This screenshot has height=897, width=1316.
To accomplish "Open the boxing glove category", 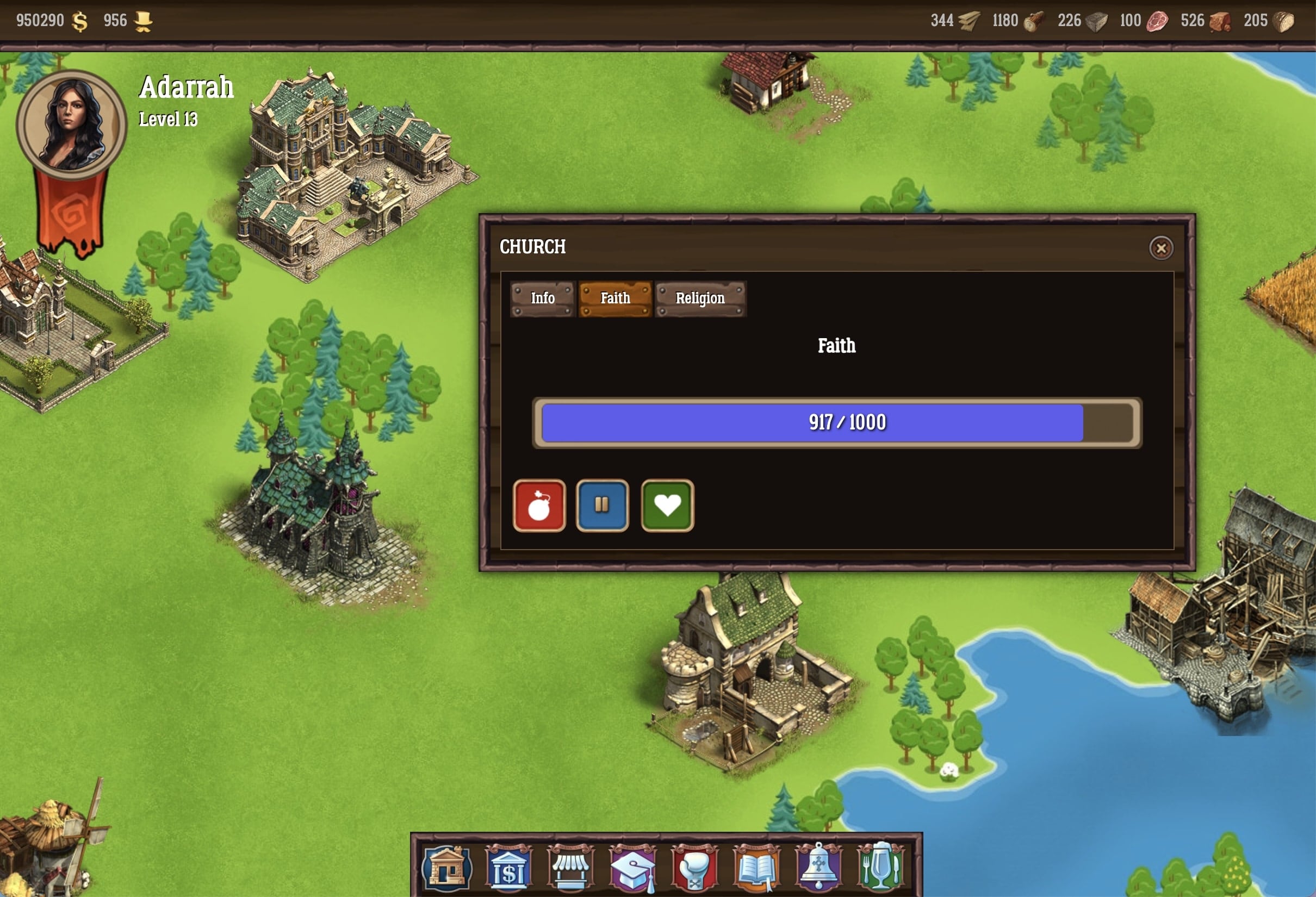I will pyautogui.click(x=694, y=868).
